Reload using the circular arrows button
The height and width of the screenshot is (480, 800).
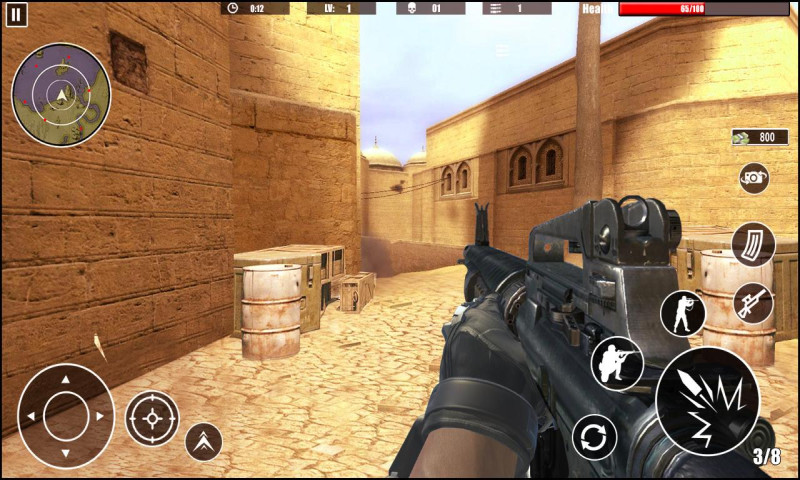point(594,437)
